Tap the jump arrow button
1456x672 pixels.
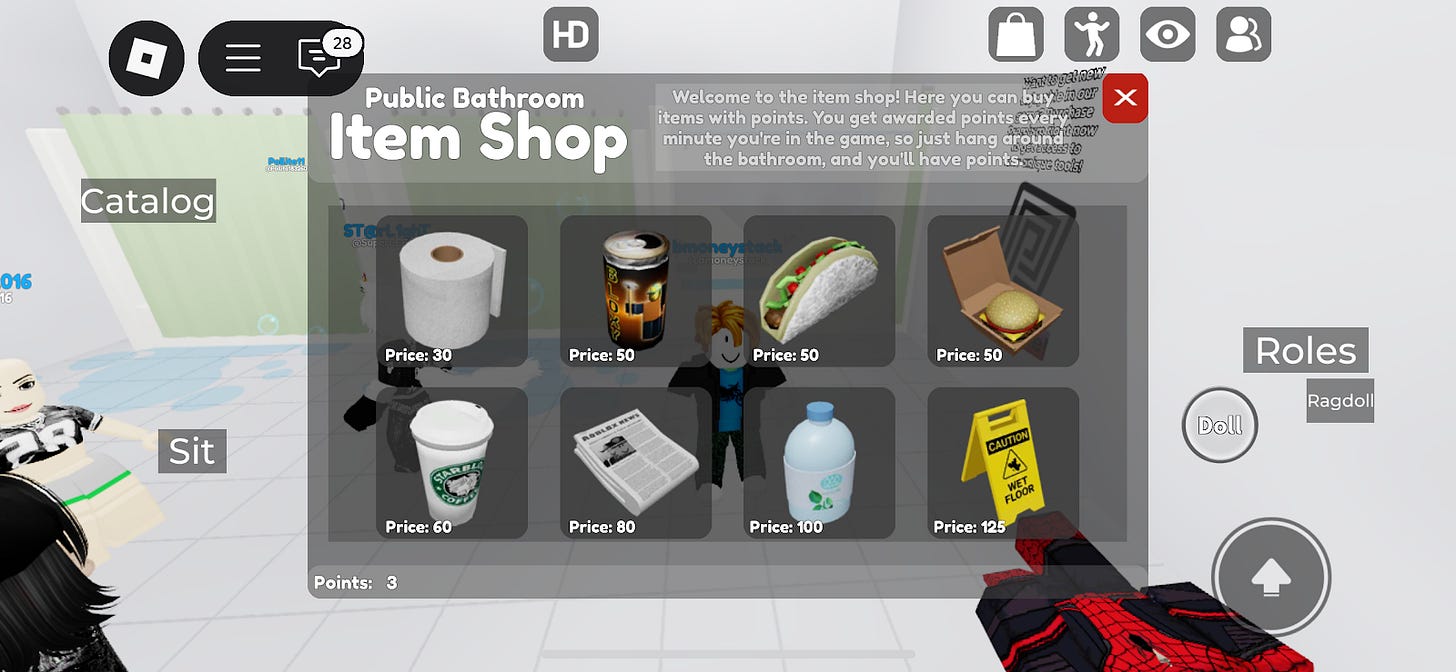[1271, 577]
